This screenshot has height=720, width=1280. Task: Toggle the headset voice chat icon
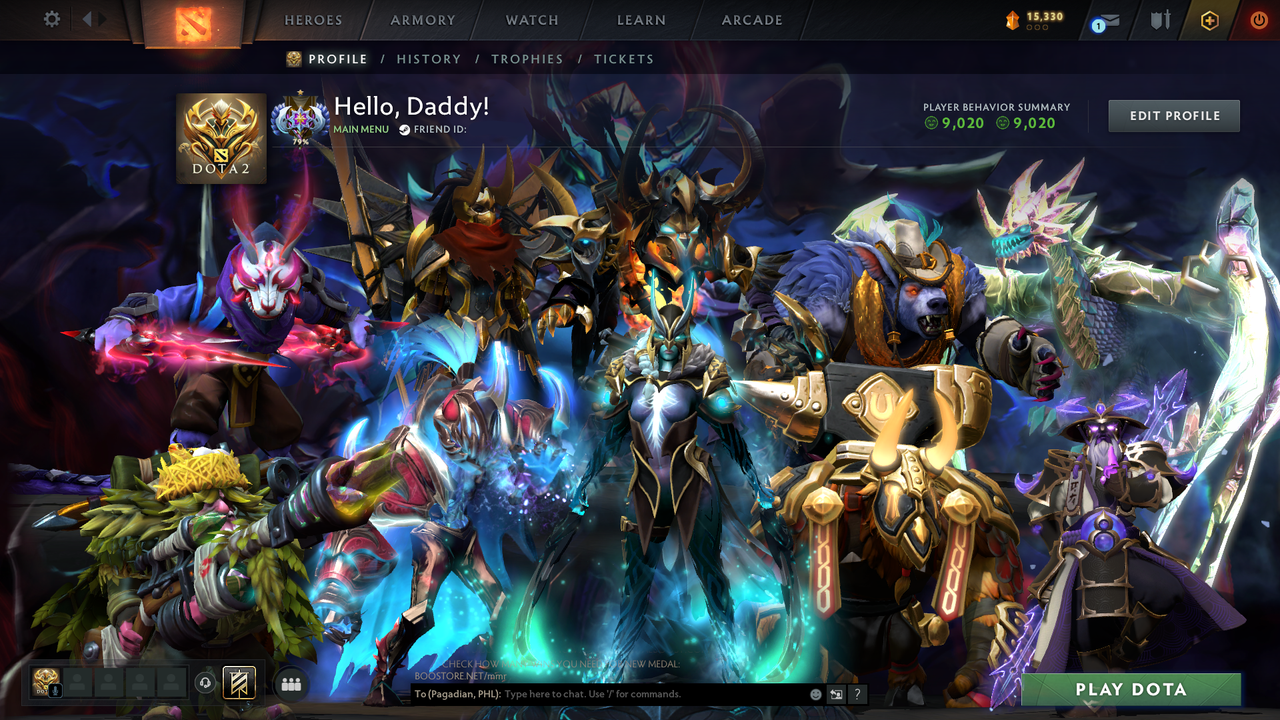point(205,683)
